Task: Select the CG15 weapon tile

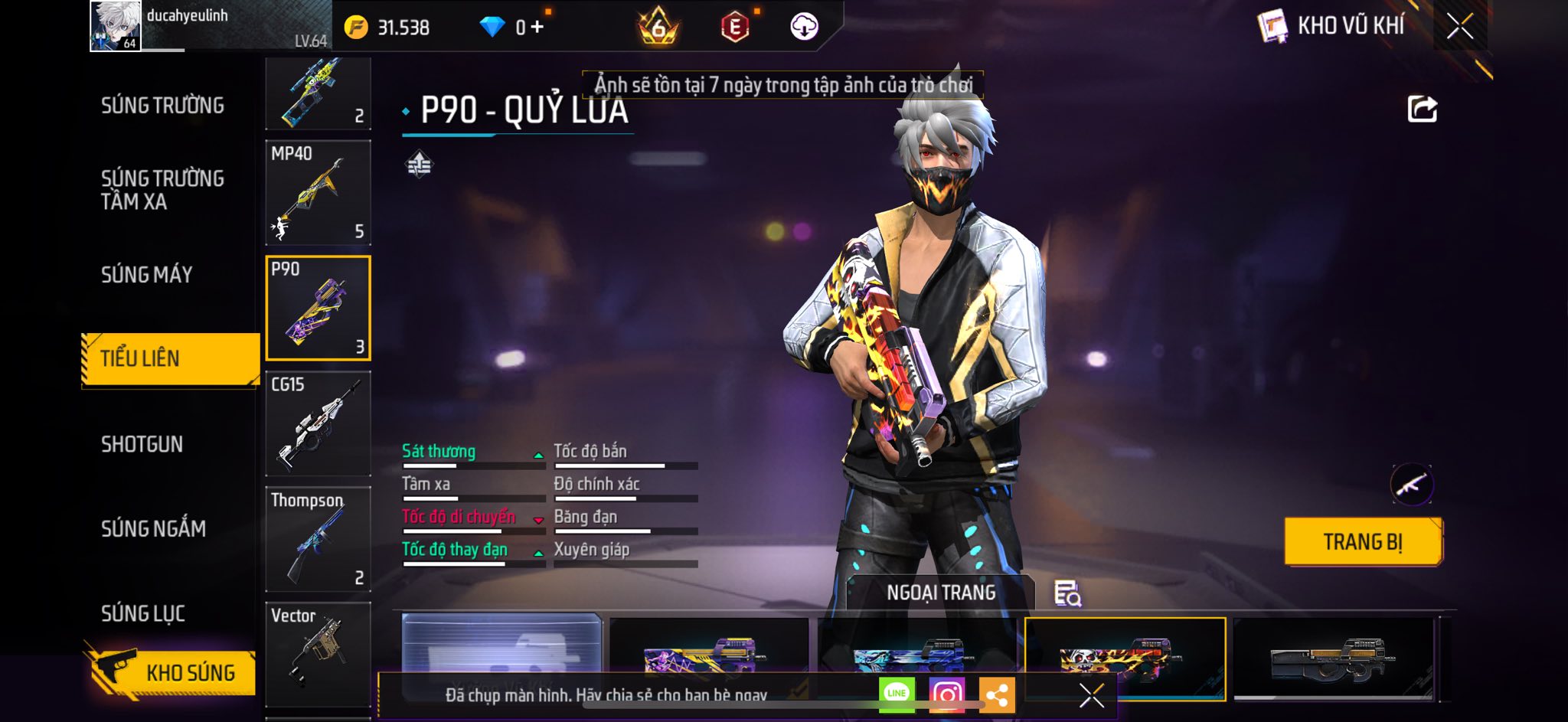Action: 318,423
